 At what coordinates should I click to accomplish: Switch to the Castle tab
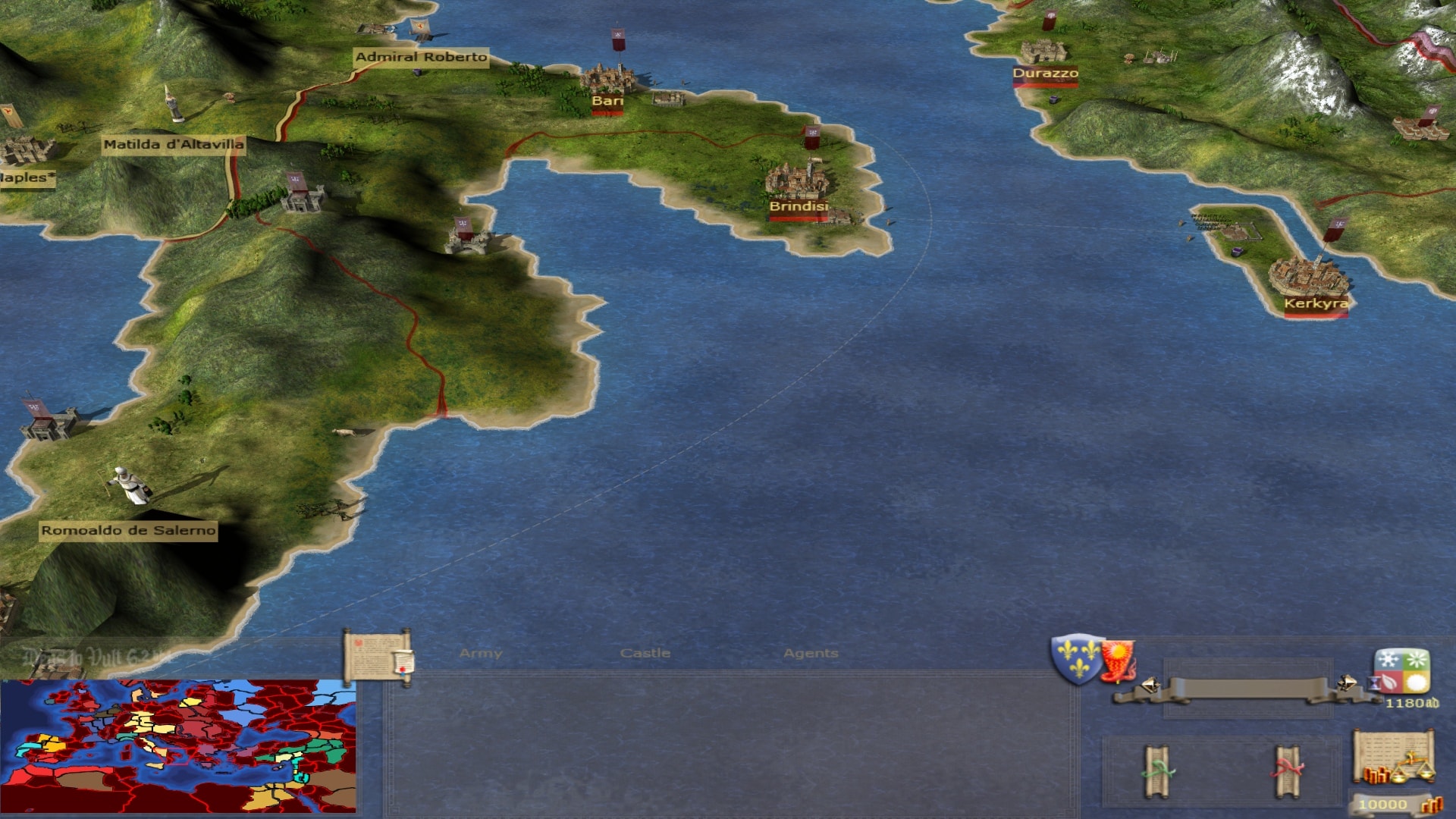(x=645, y=653)
